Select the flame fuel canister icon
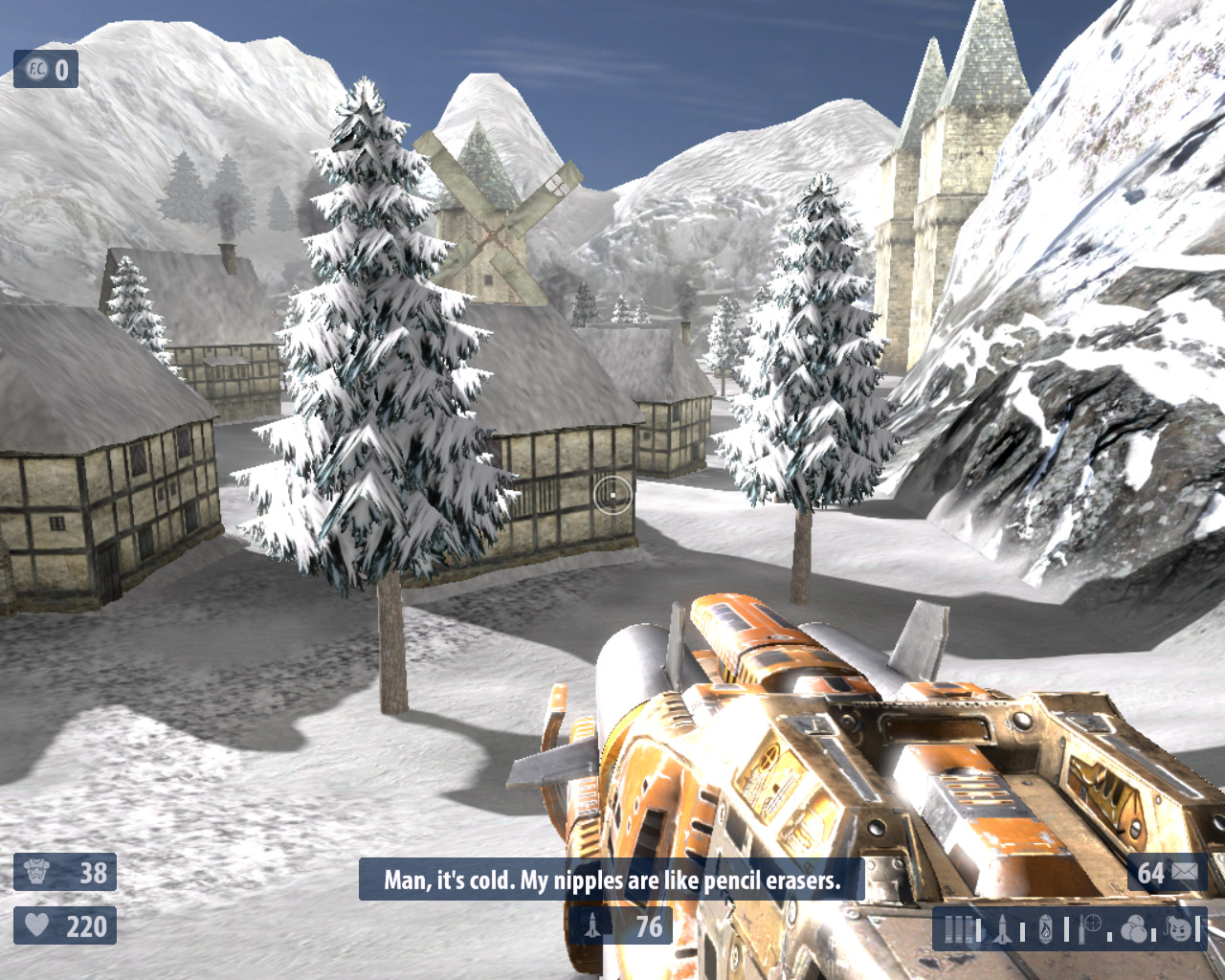 1045,929
